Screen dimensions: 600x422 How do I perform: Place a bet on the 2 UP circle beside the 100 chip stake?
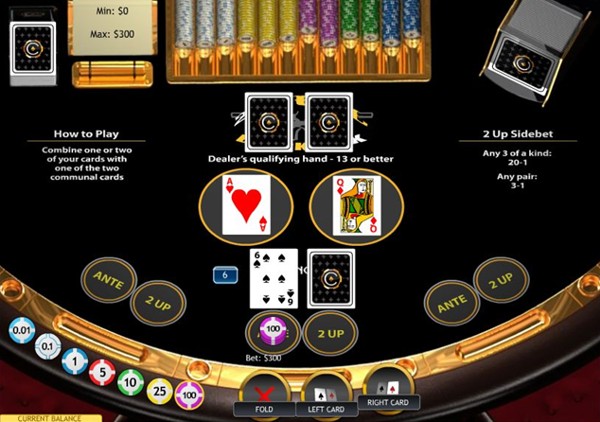click(x=330, y=332)
